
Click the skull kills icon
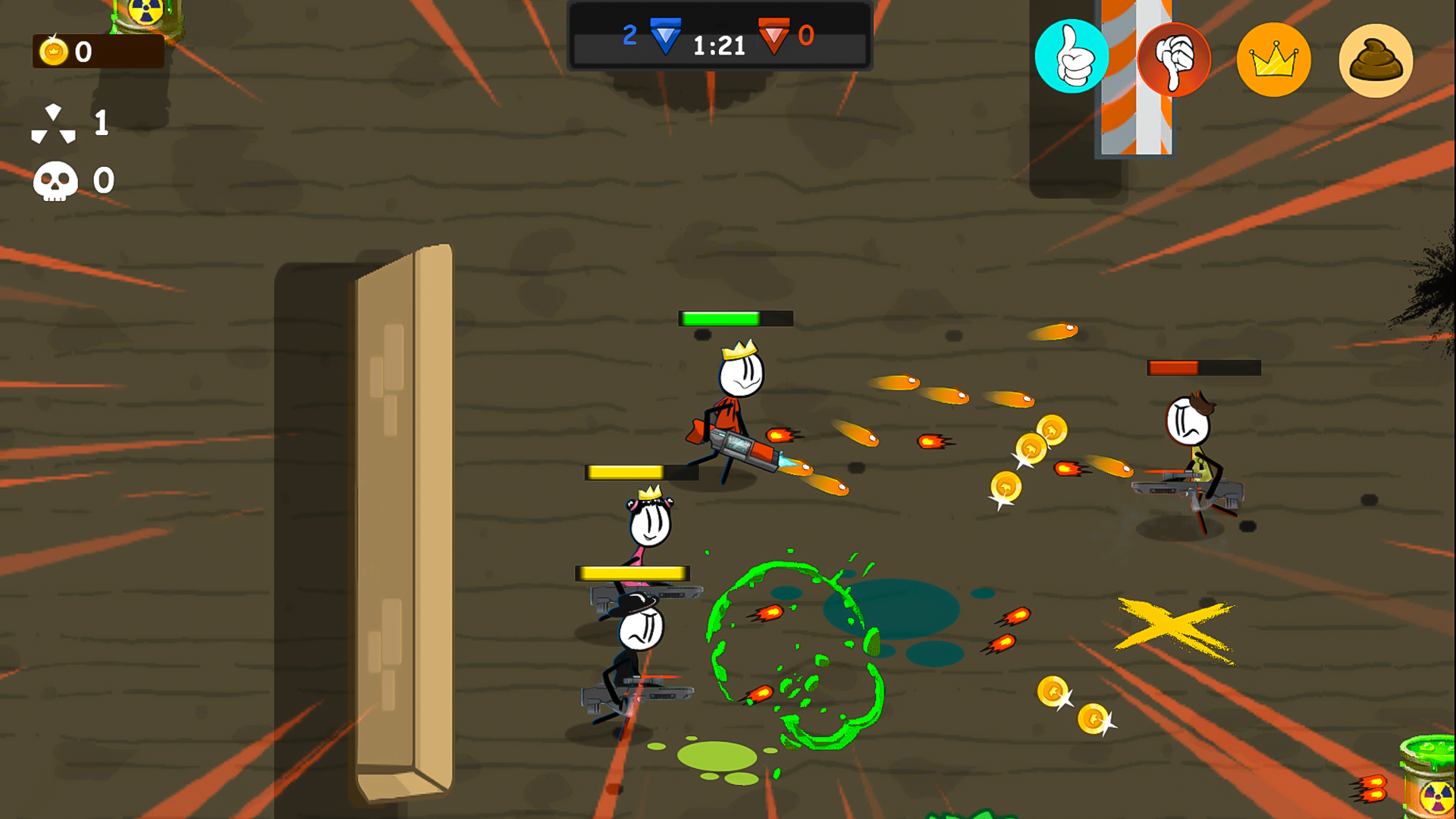point(57,180)
